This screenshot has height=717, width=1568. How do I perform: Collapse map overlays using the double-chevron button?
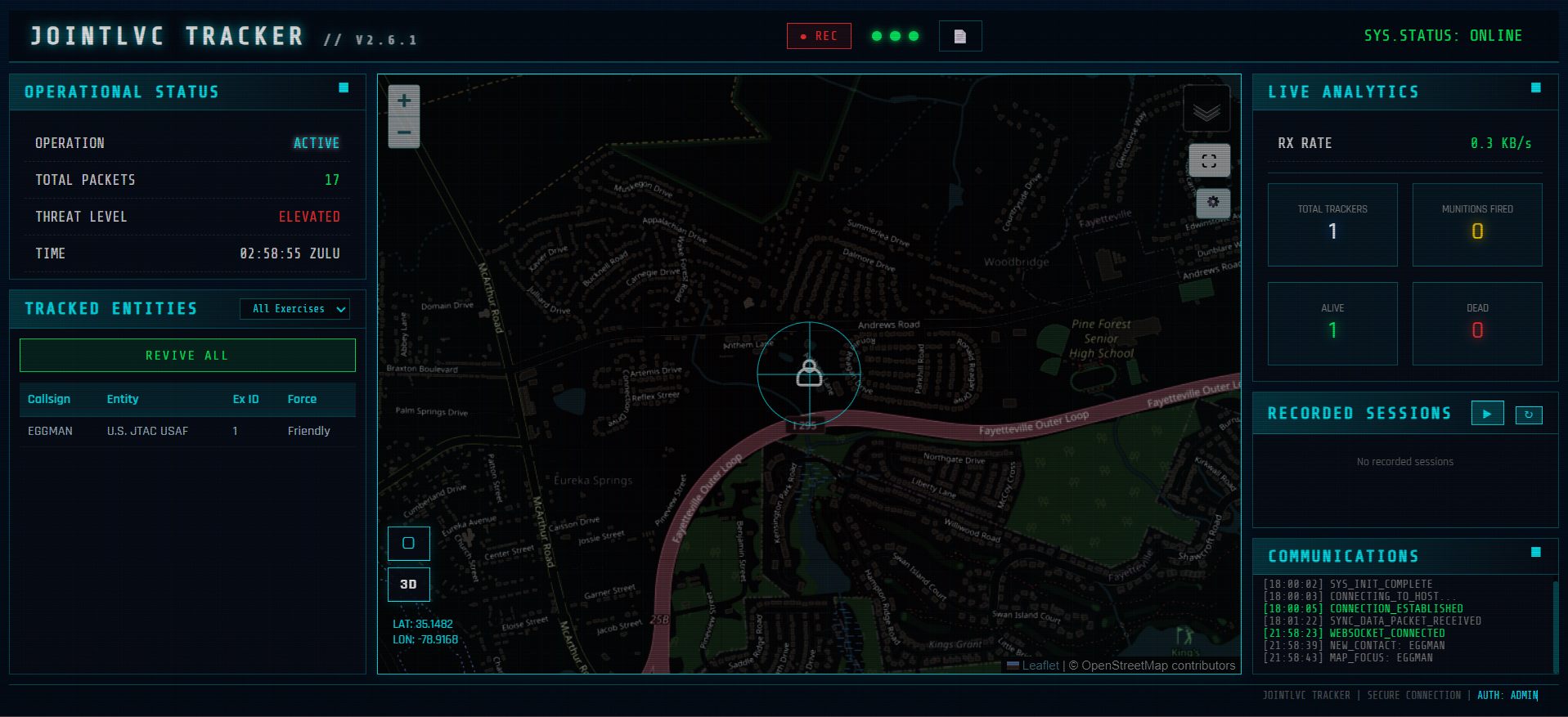[1205, 107]
